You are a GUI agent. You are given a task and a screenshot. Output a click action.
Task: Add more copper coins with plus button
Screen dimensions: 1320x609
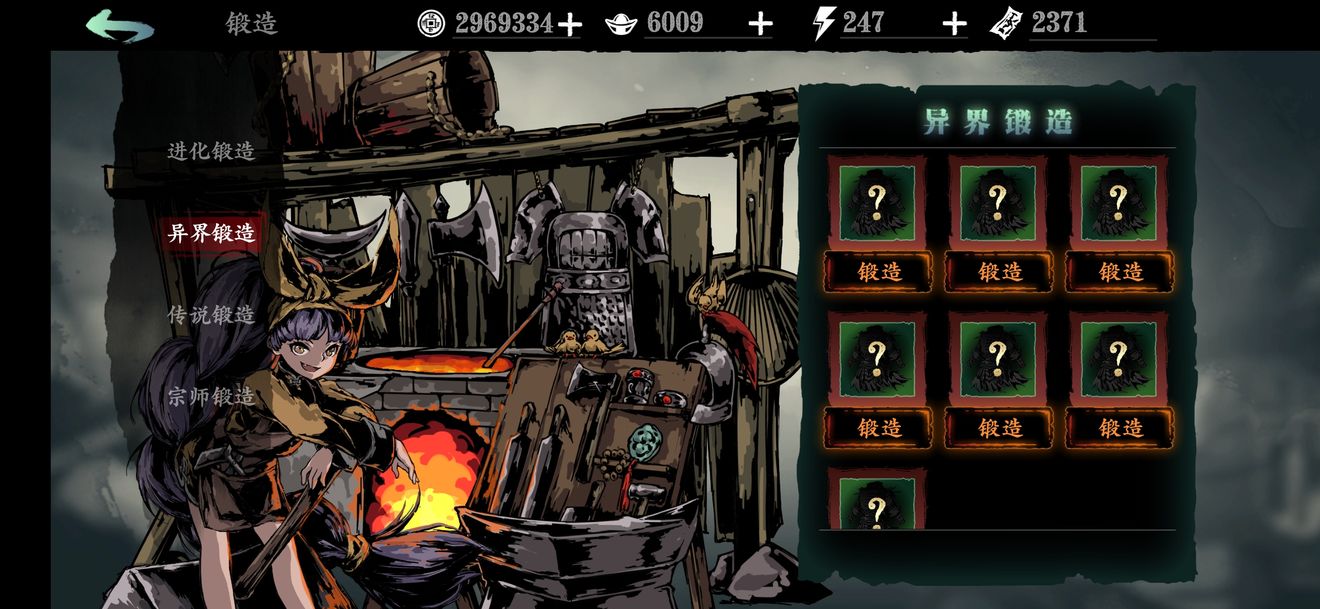click(x=570, y=24)
